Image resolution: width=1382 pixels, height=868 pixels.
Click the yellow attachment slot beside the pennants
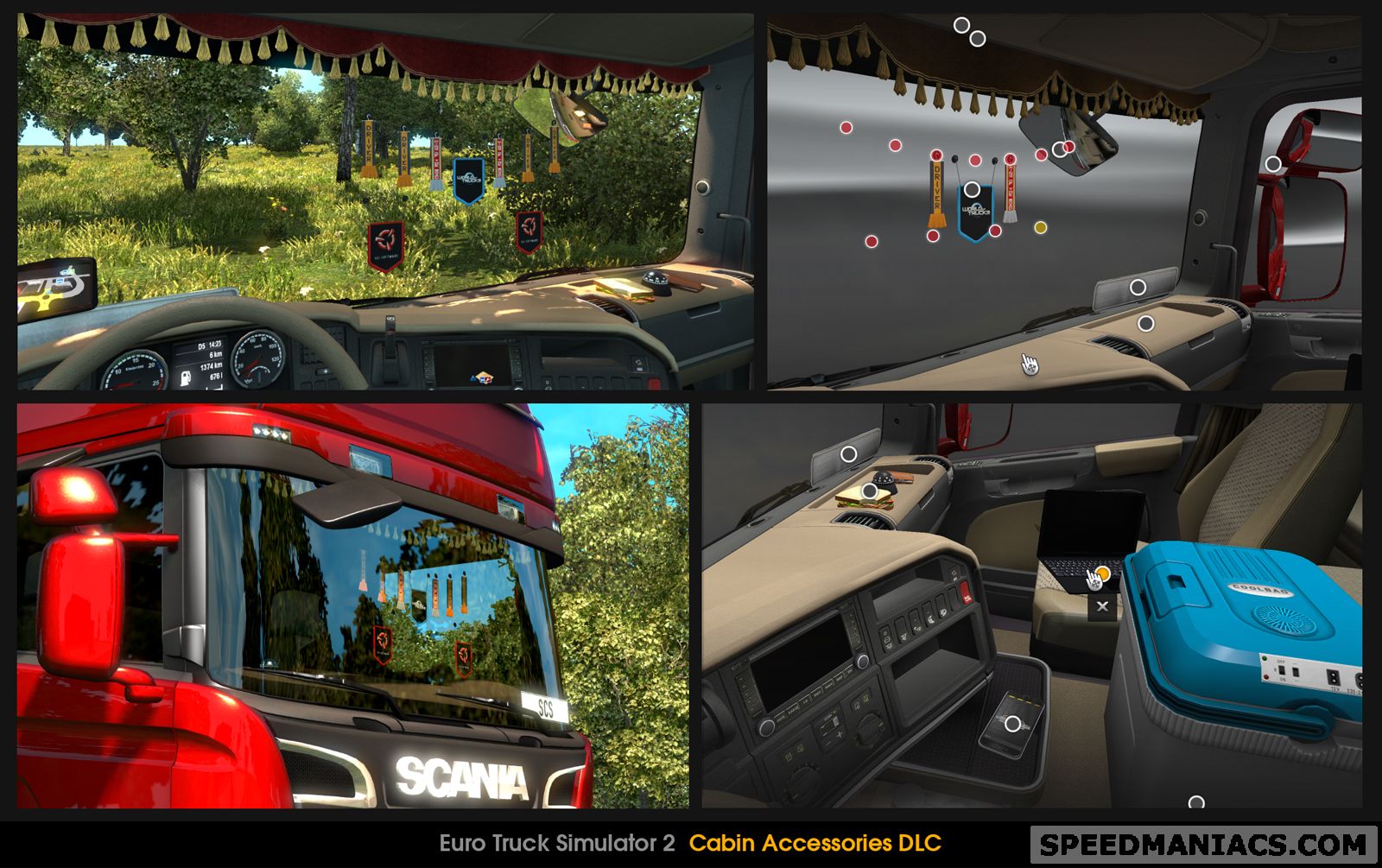[1041, 226]
